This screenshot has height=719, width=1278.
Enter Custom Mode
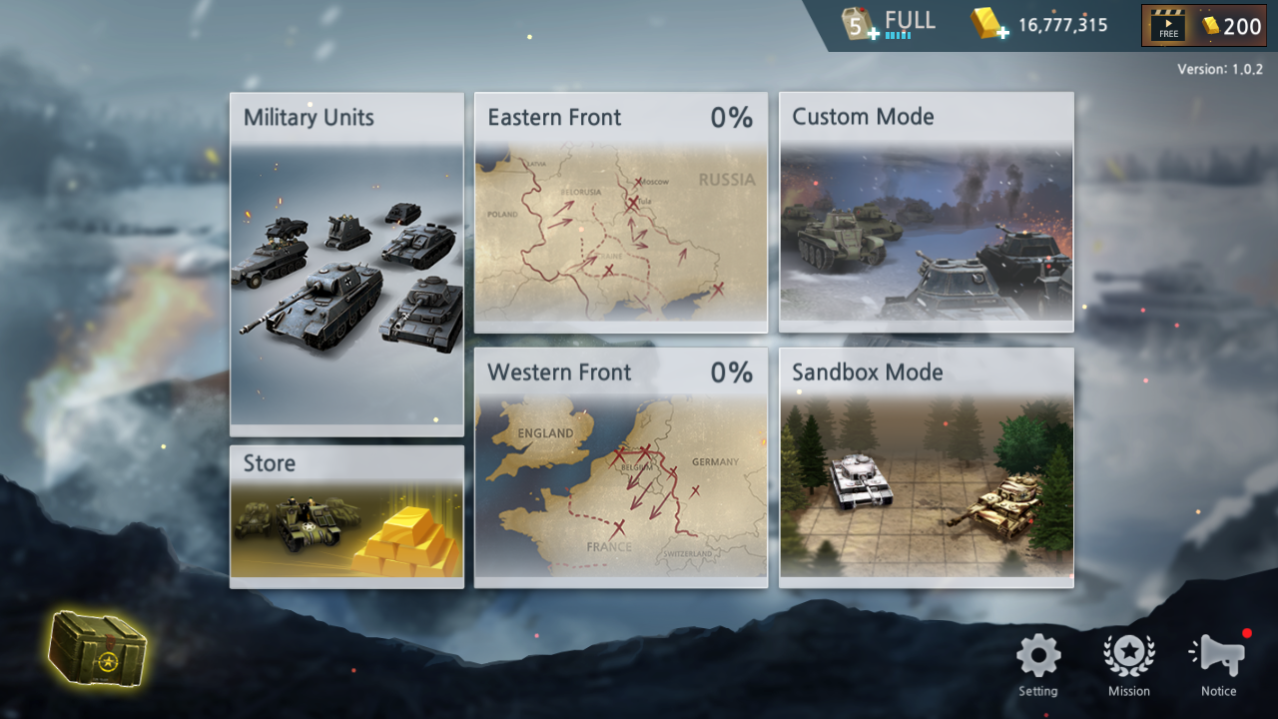pyautogui.click(x=926, y=212)
